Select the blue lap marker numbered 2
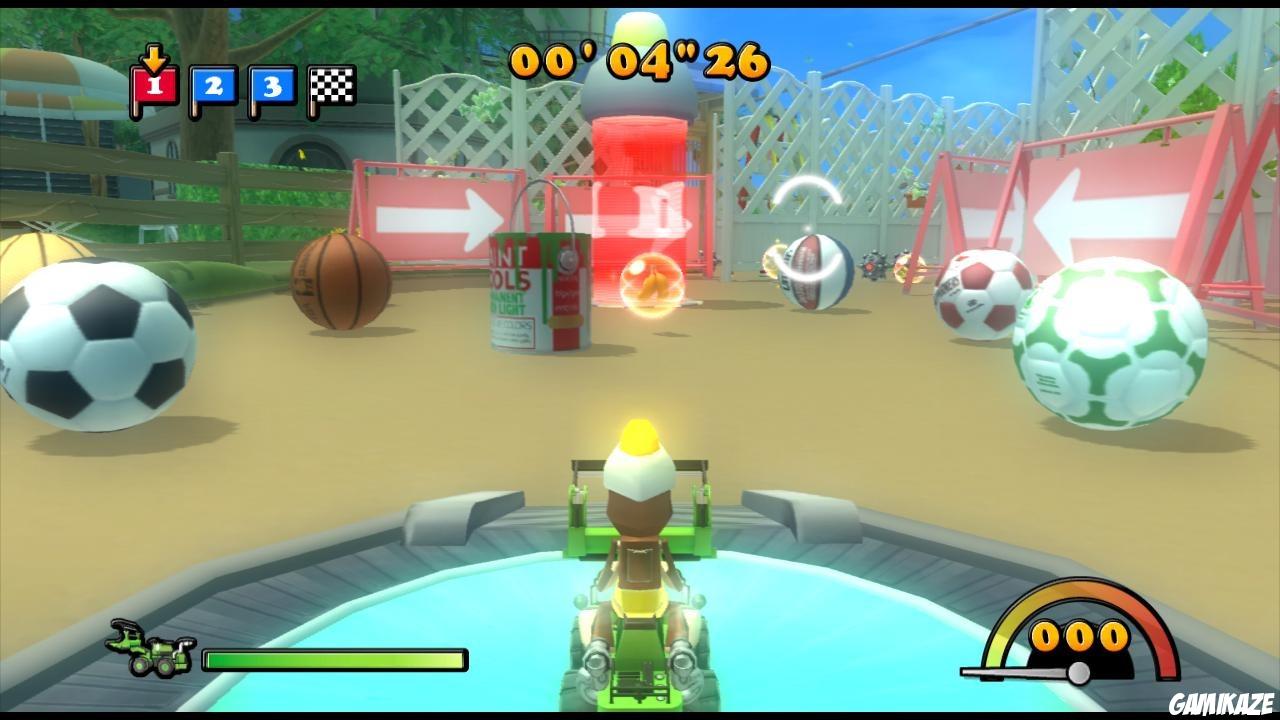1280x720 pixels. pyautogui.click(x=212, y=87)
